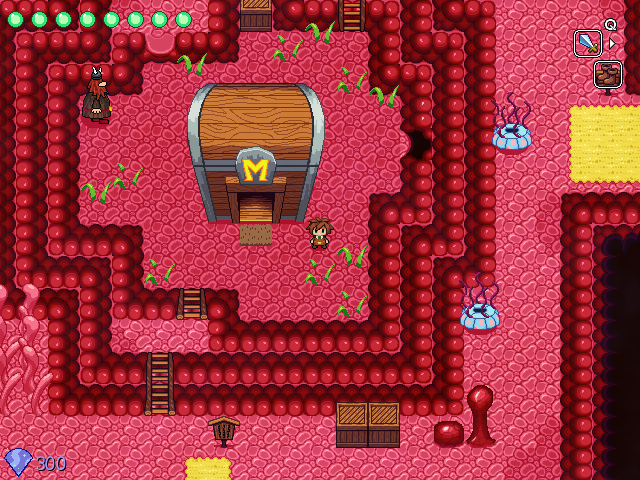The image size is (640, 480).
Task: Select the brown boots item slot
Action: tap(607, 74)
